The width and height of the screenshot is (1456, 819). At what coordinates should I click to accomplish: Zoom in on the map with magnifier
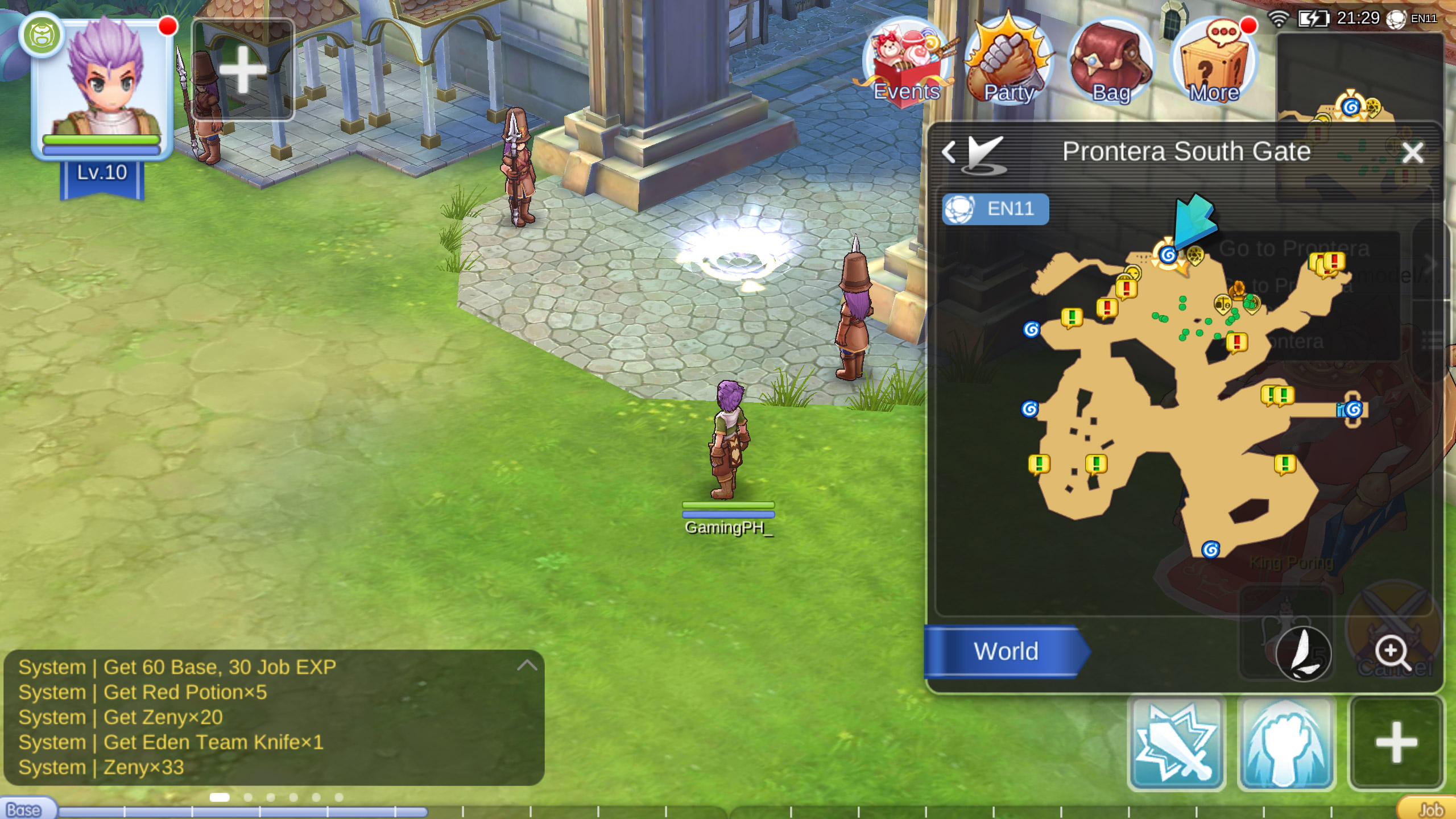1392,652
